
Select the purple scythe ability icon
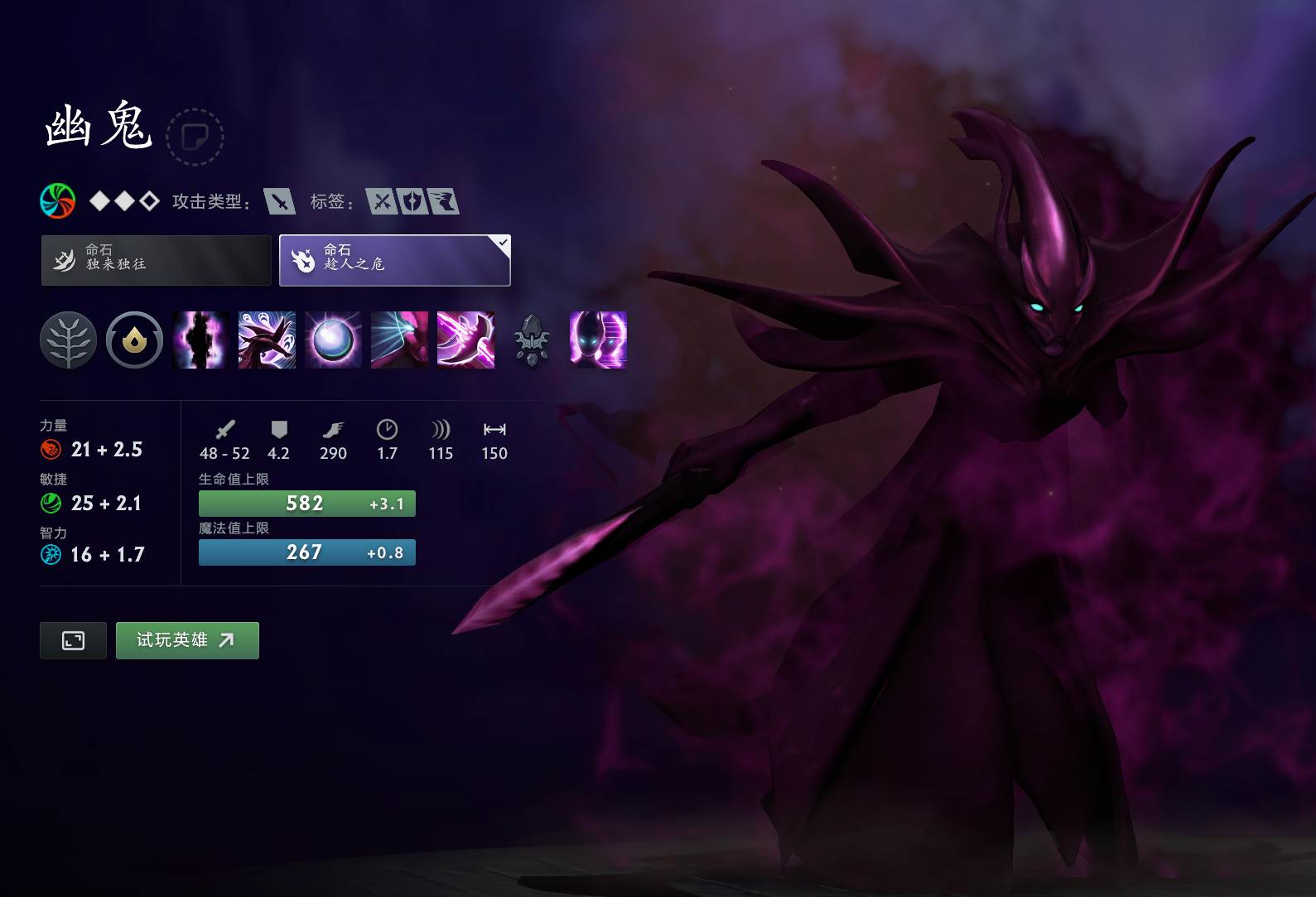point(465,340)
